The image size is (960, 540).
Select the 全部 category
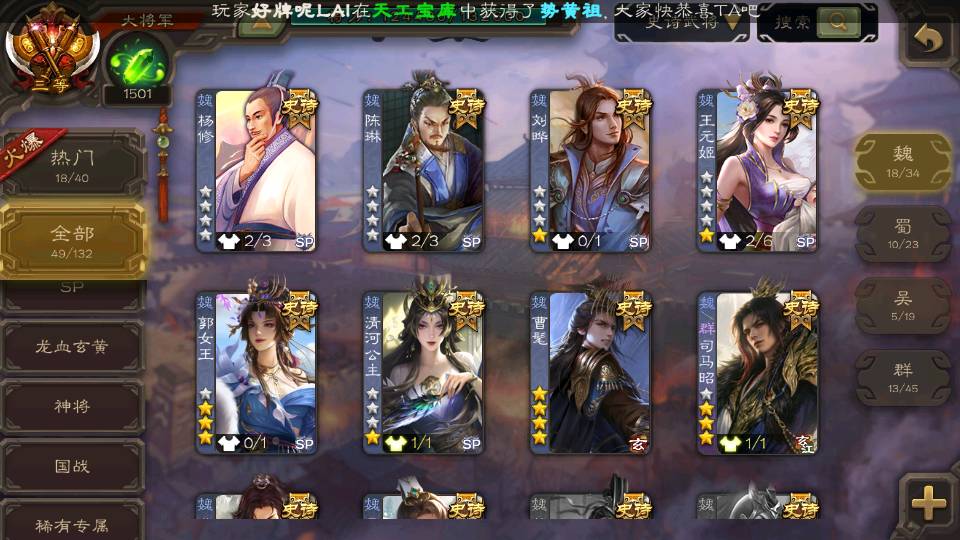[72, 240]
